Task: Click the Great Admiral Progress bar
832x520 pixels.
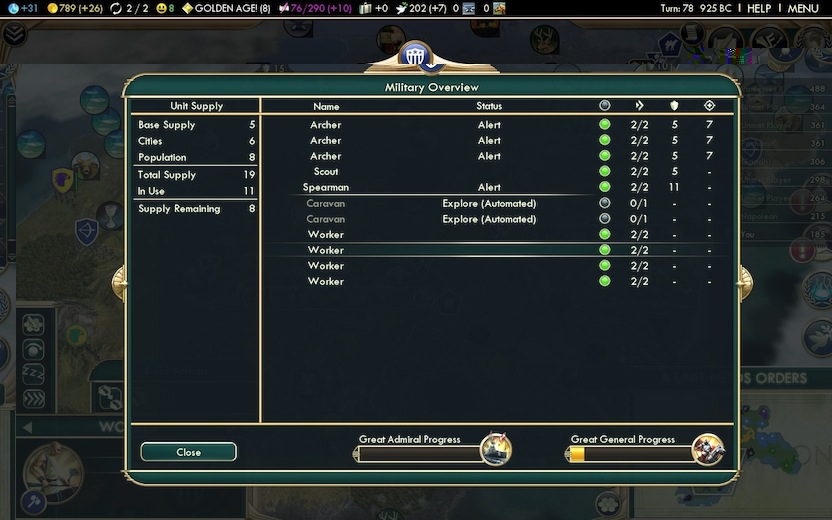Action: (420, 454)
